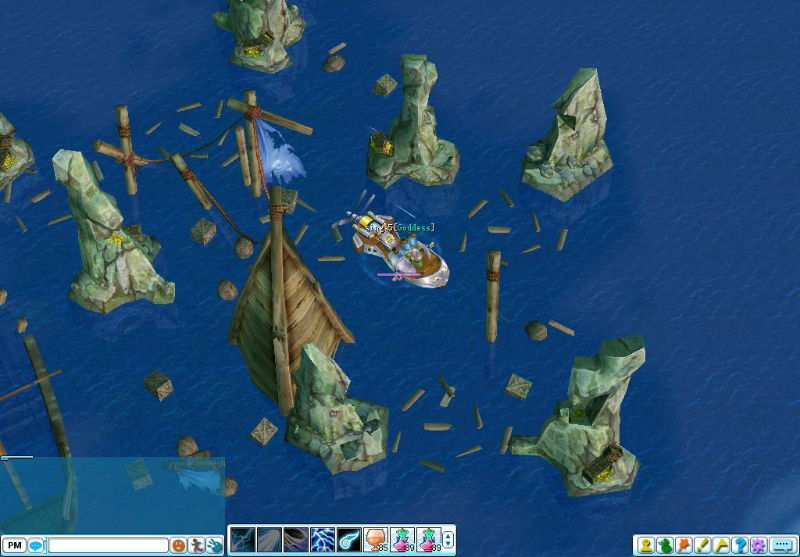Select the orange item slot showing 85
The image size is (800, 557).
point(375,540)
